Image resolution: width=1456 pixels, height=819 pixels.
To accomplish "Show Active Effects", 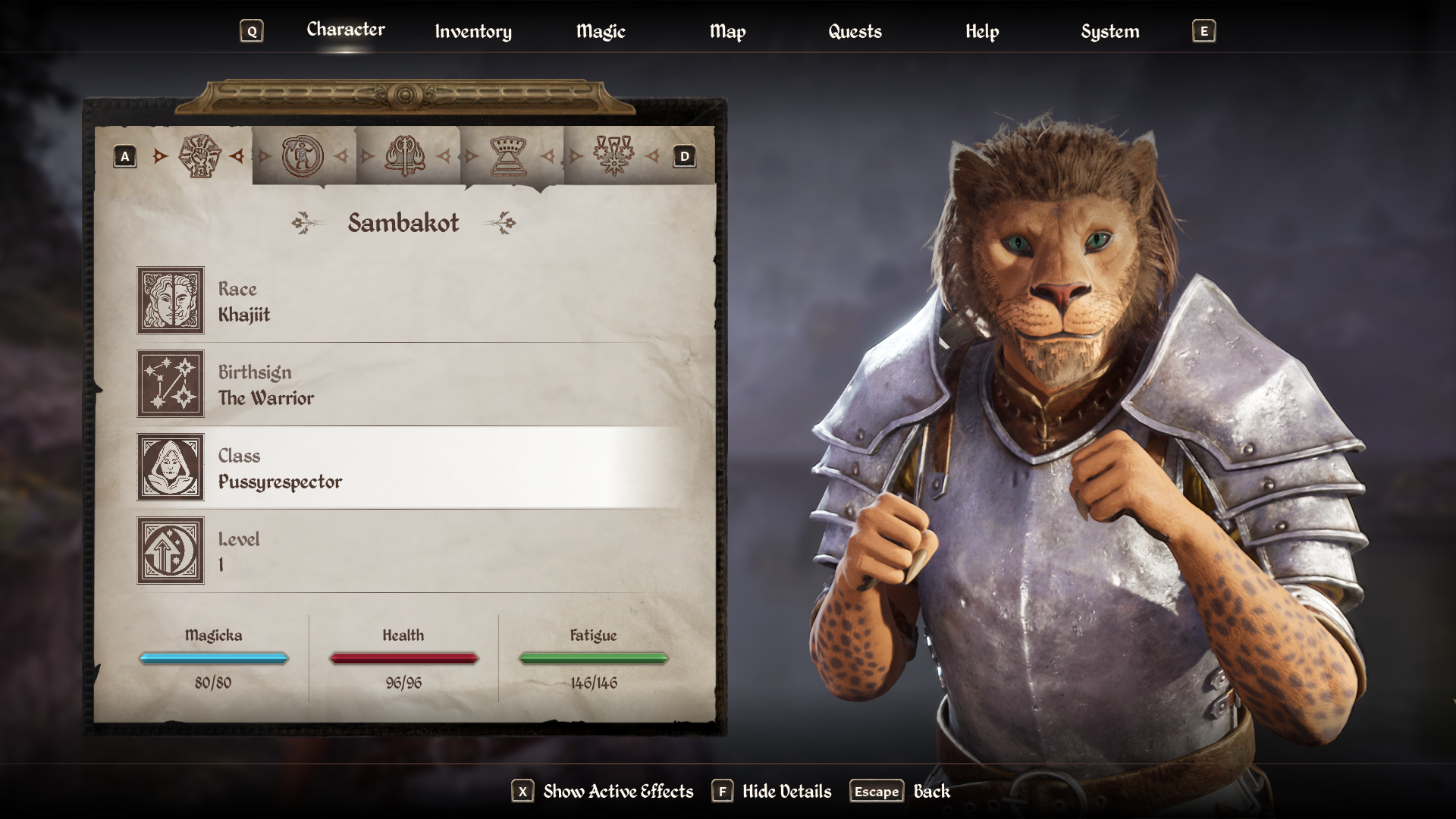I will 603,792.
